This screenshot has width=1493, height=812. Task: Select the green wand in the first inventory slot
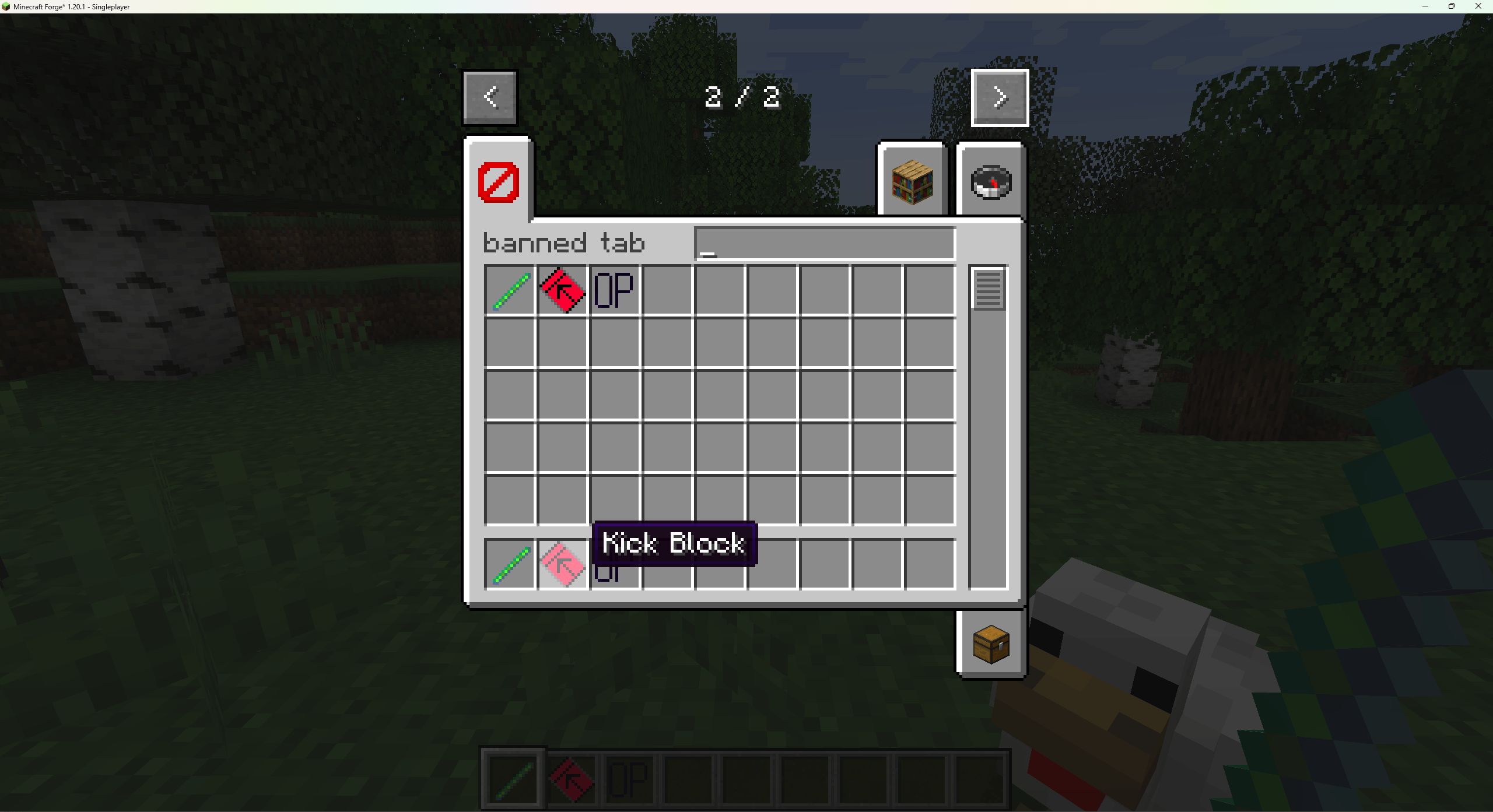tap(510, 289)
